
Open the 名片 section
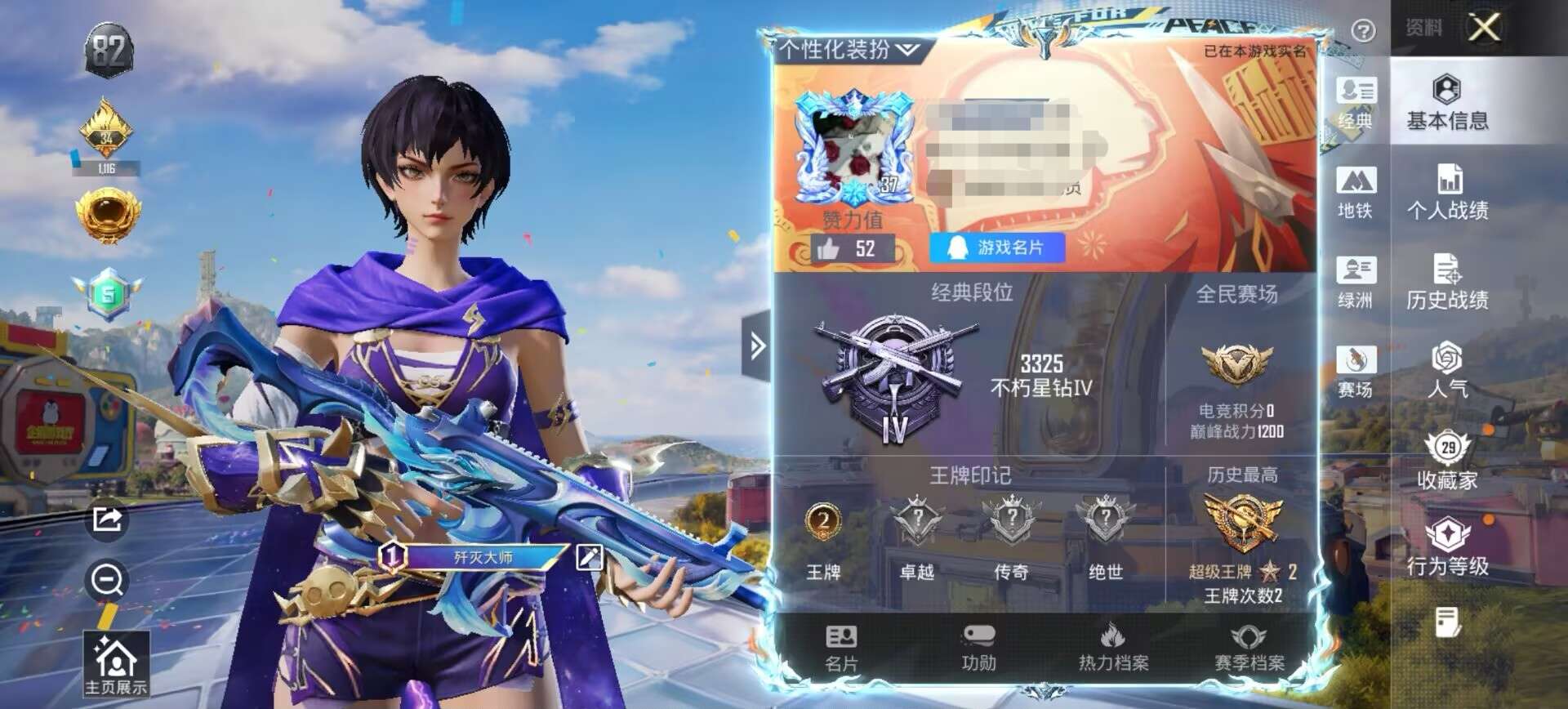pyautogui.click(x=841, y=649)
